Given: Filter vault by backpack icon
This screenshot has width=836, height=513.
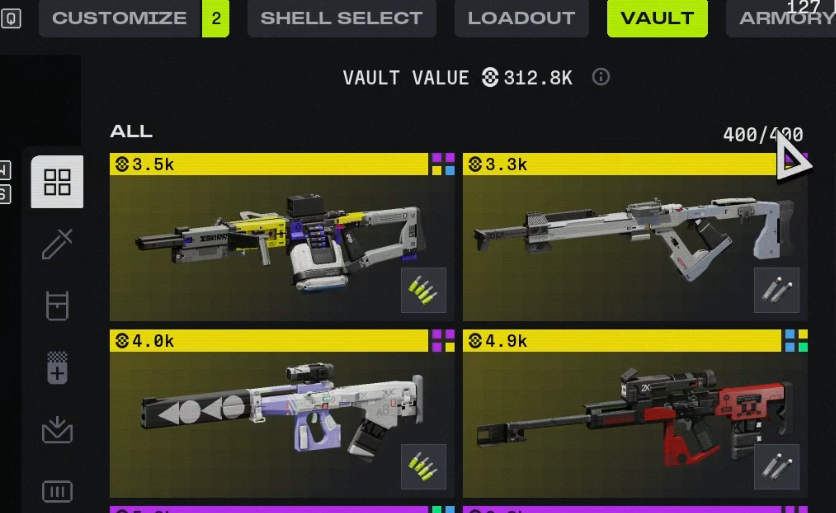Looking at the screenshot, I should point(57,305).
